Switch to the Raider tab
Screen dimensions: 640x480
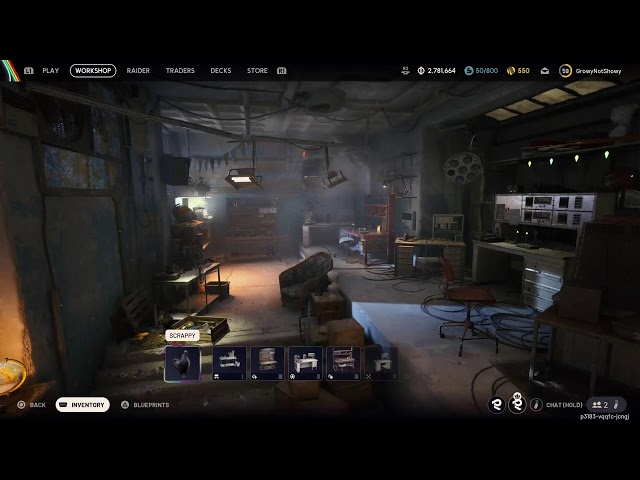click(138, 71)
